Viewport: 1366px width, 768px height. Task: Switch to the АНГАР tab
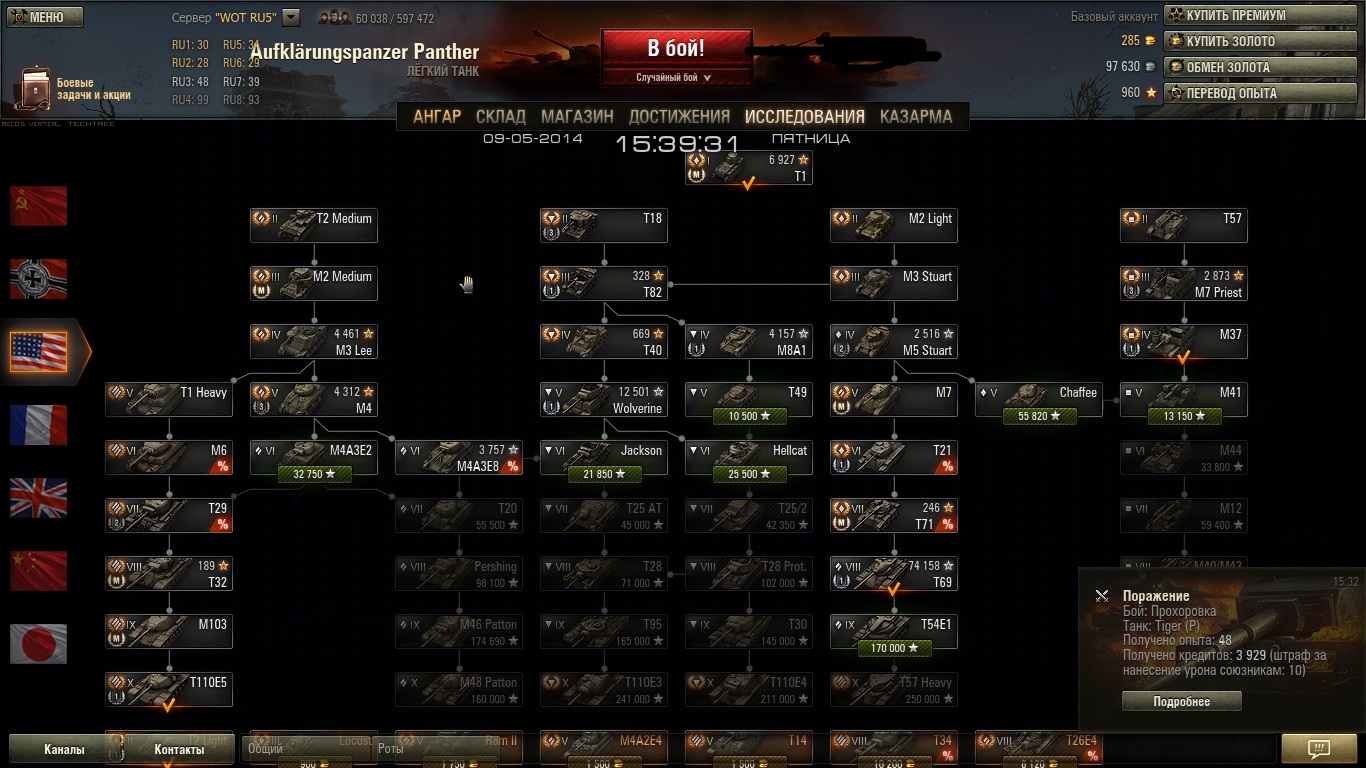pyautogui.click(x=437, y=116)
